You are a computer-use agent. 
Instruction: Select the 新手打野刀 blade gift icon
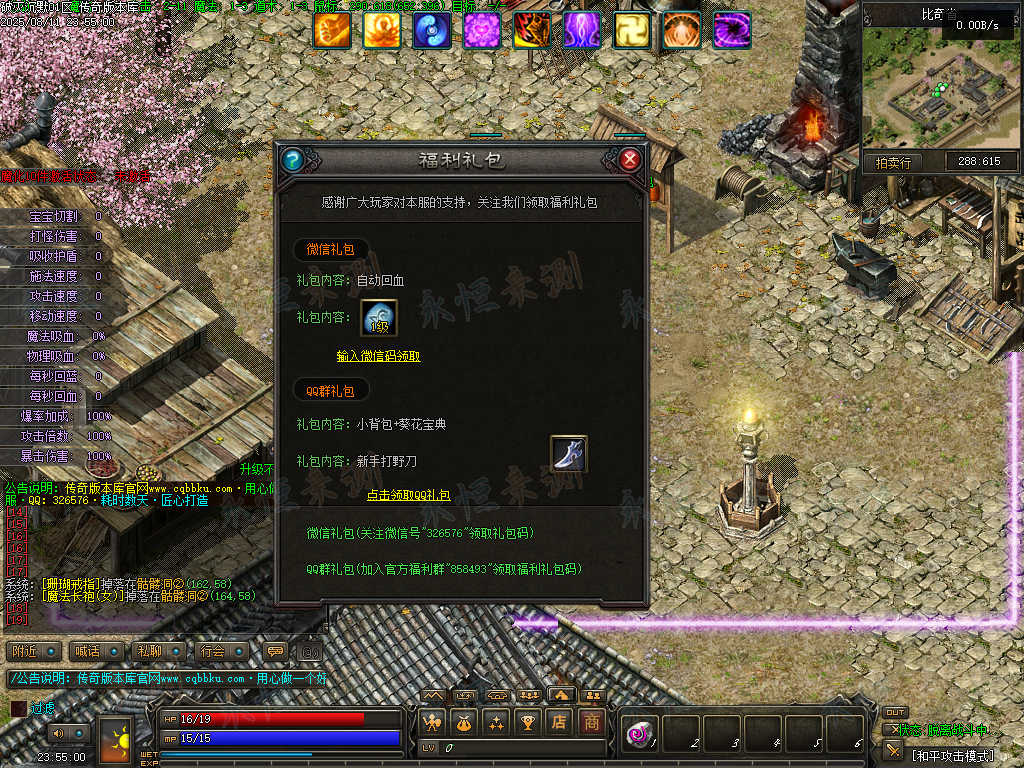(569, 453)
